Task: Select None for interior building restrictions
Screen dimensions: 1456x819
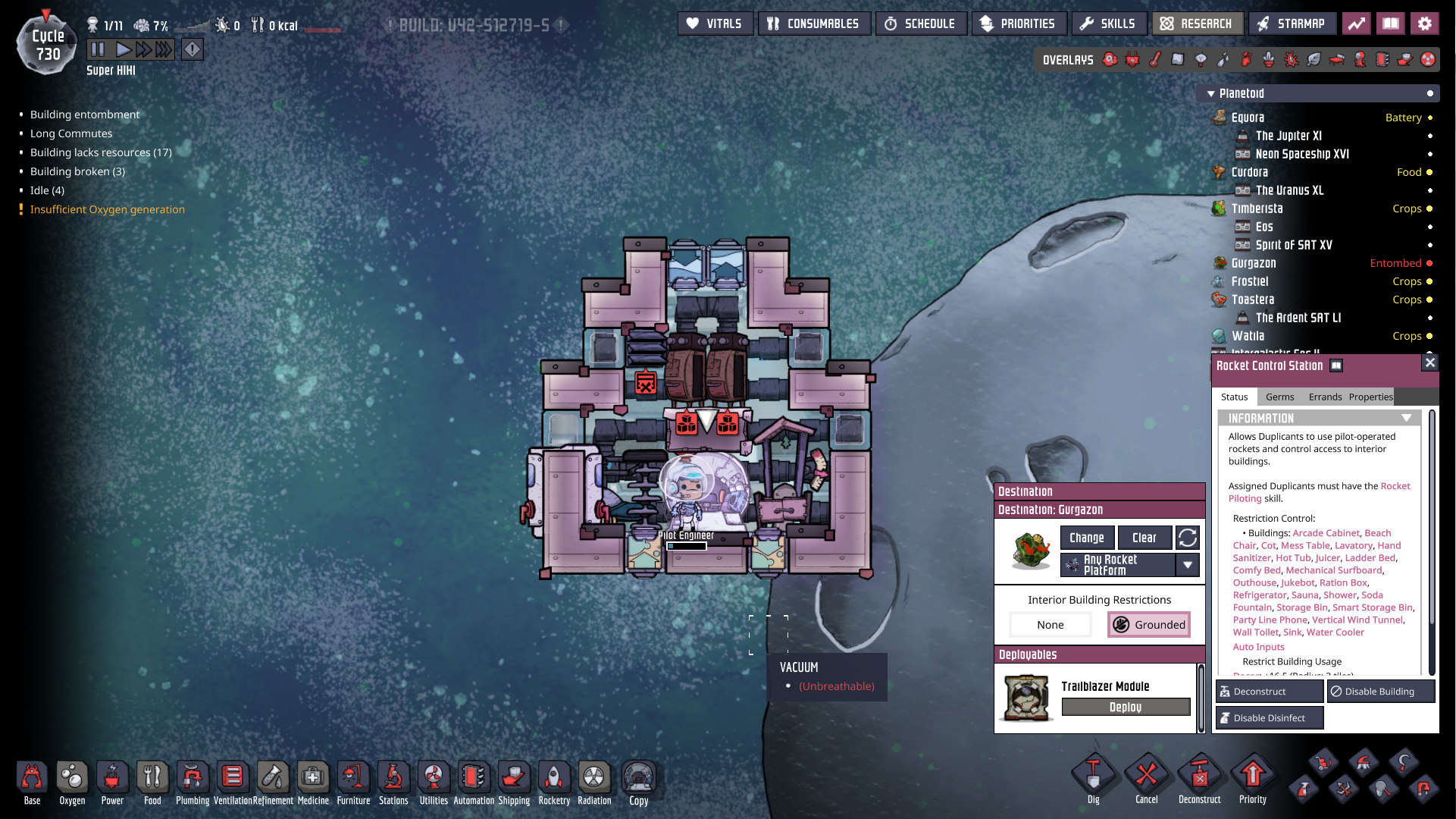Action: pyautogui.click(x=1050, y=625)
